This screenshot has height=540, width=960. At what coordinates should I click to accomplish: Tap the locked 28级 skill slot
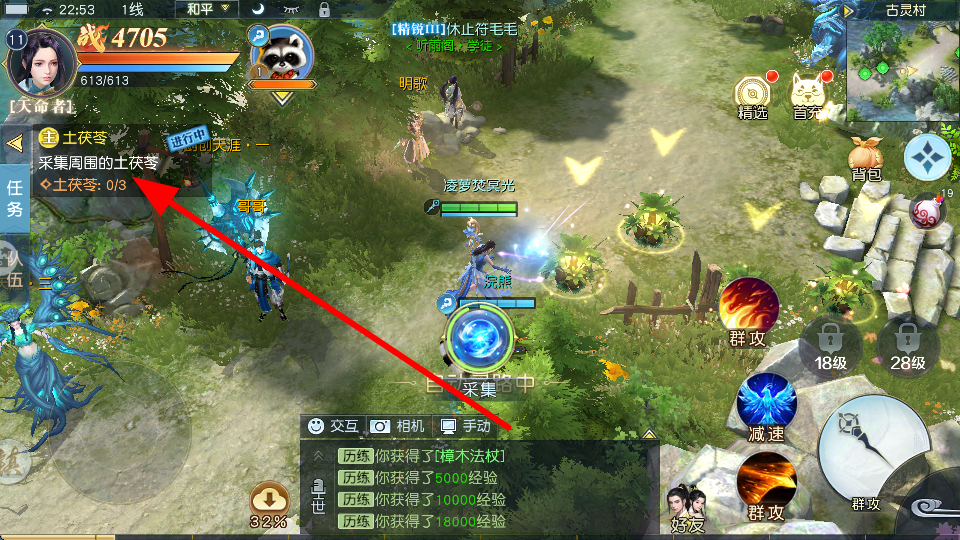point(906,345)
